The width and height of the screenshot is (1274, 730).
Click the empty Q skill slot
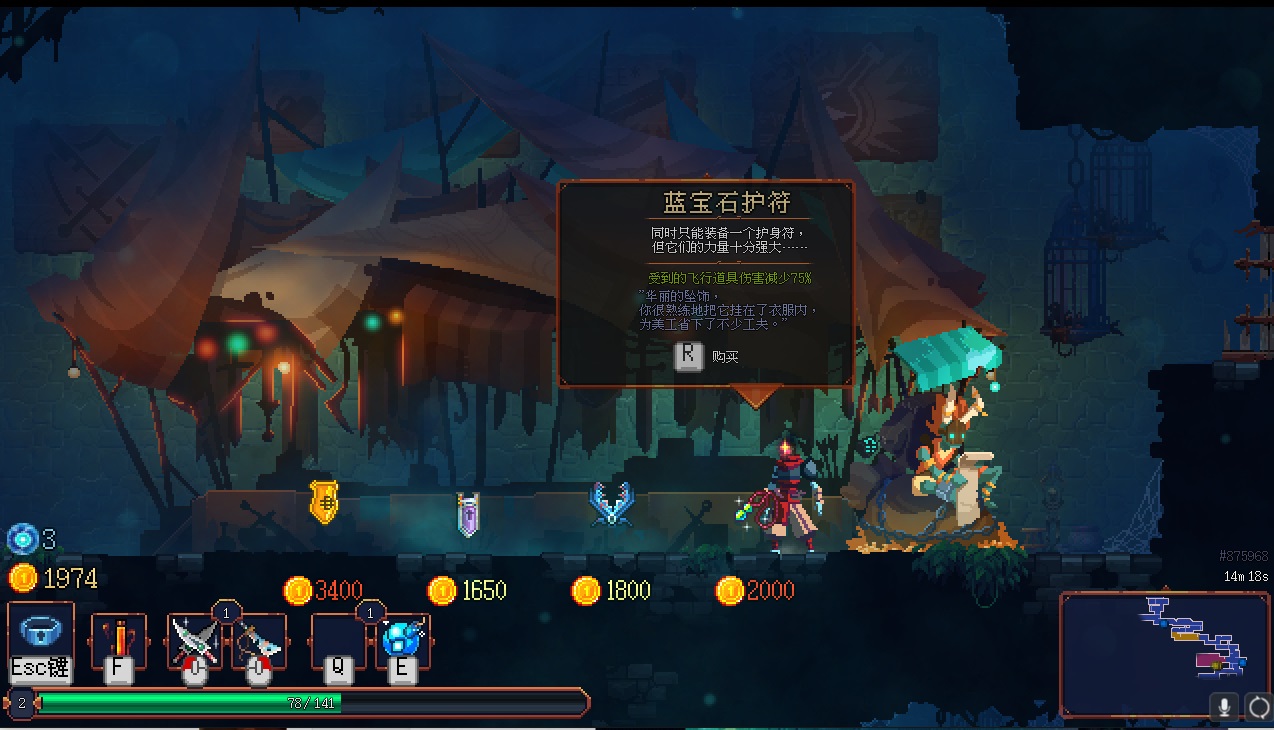coord(338,641)
